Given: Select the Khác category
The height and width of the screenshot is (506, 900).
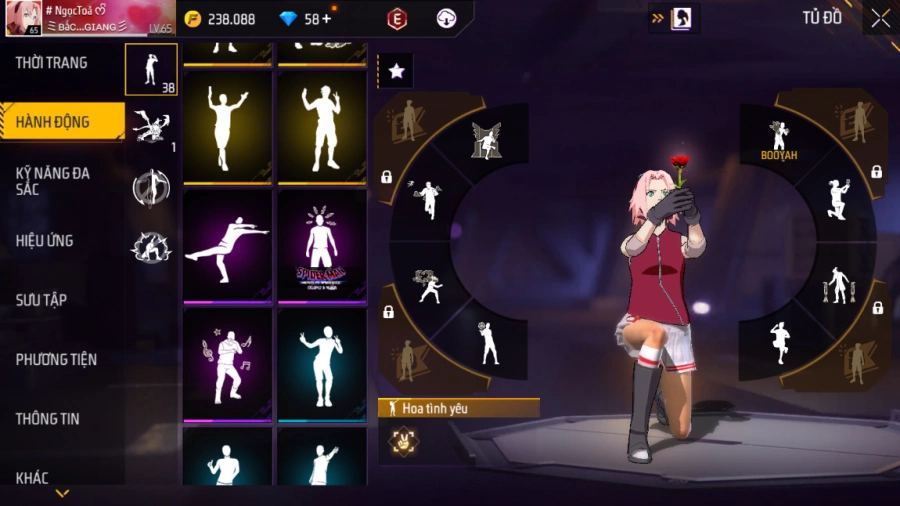Looking at the screenshot, I should click(x=32, y=478).
